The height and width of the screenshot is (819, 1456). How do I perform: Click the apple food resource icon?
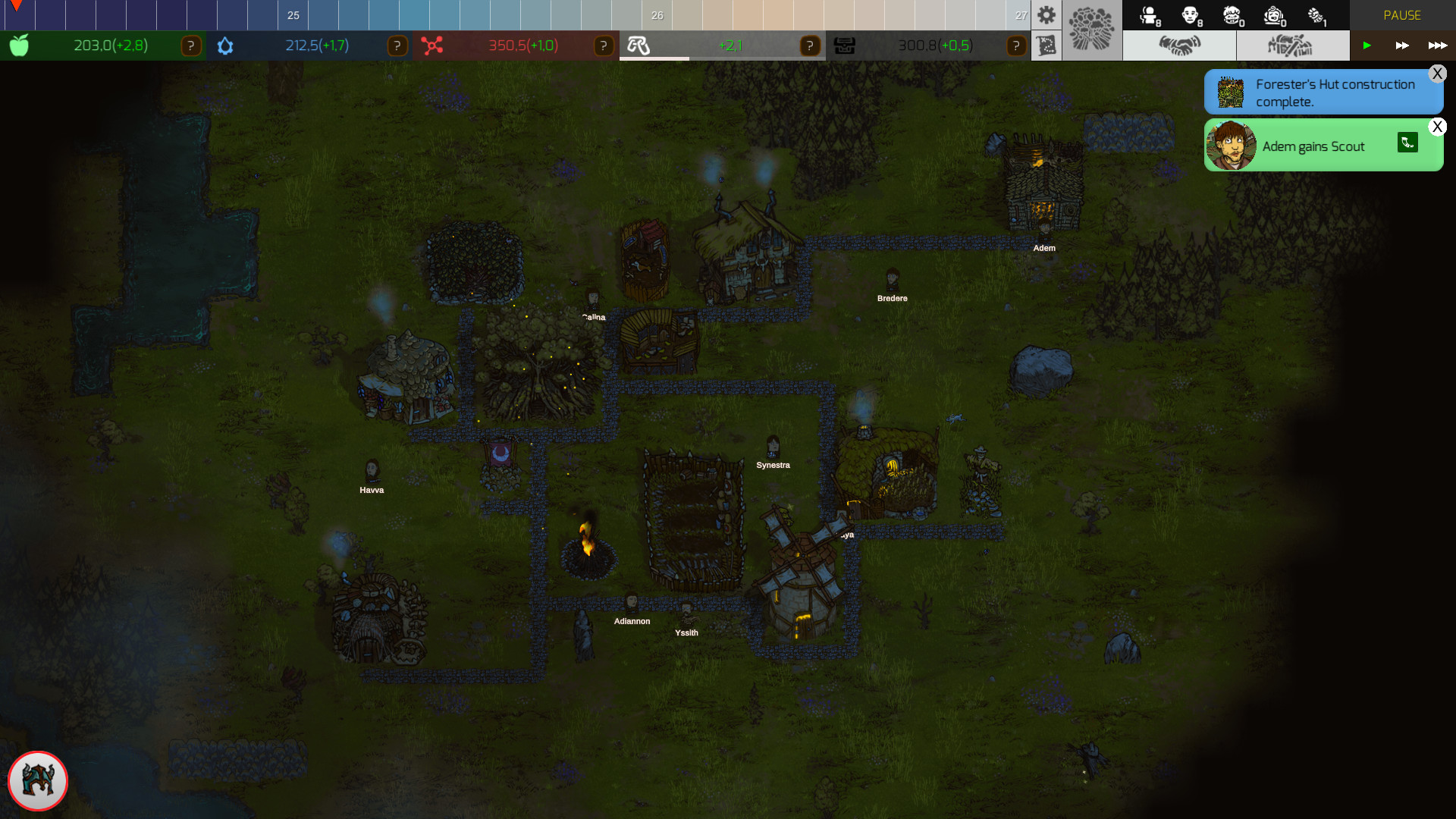18,45
